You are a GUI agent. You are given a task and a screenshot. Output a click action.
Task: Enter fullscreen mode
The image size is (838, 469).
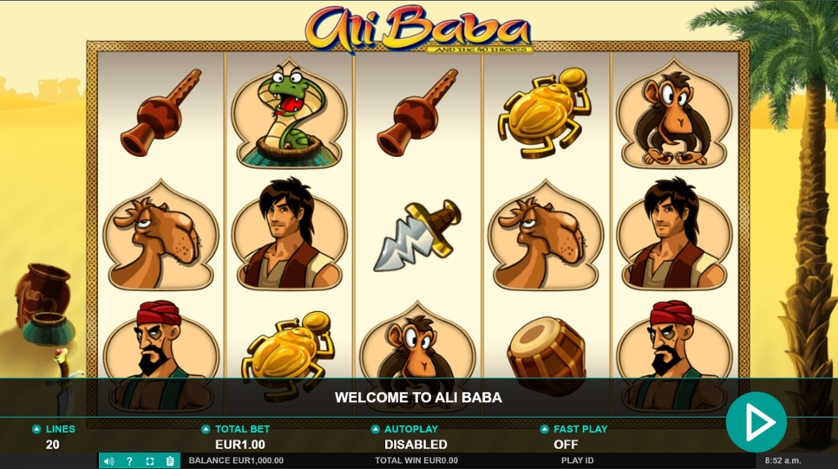coord(150,461)
